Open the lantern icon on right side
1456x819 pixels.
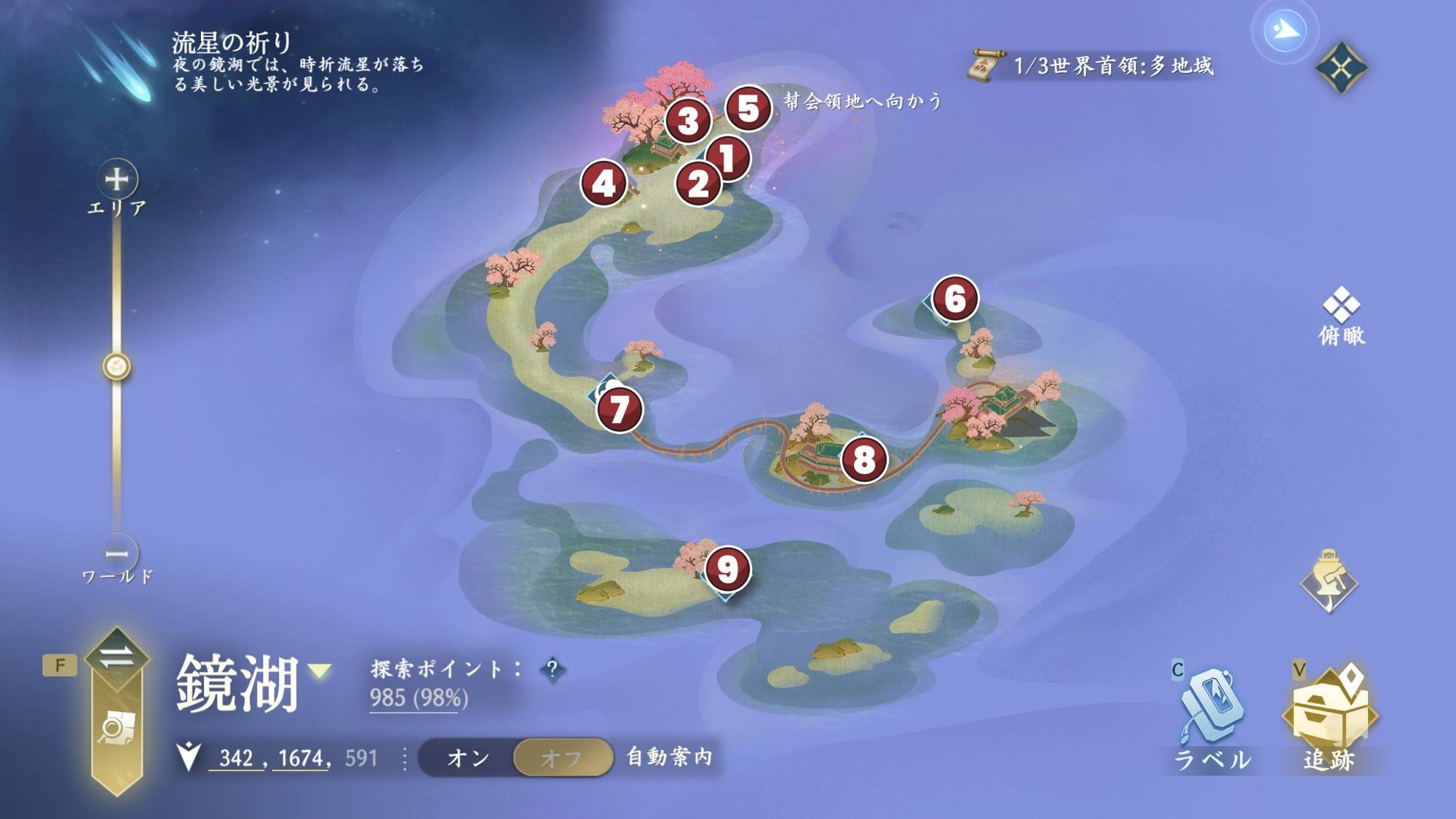tap(1329, 582)
